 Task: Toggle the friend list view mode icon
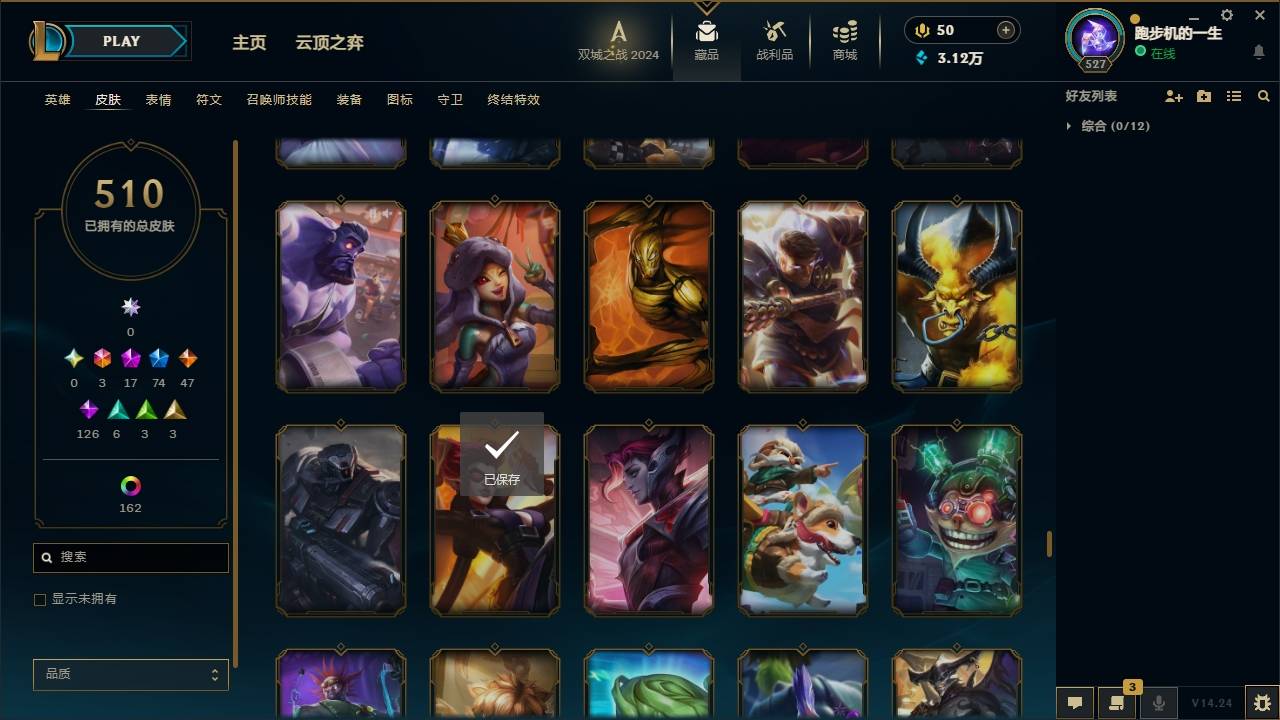coord(1233,96)
